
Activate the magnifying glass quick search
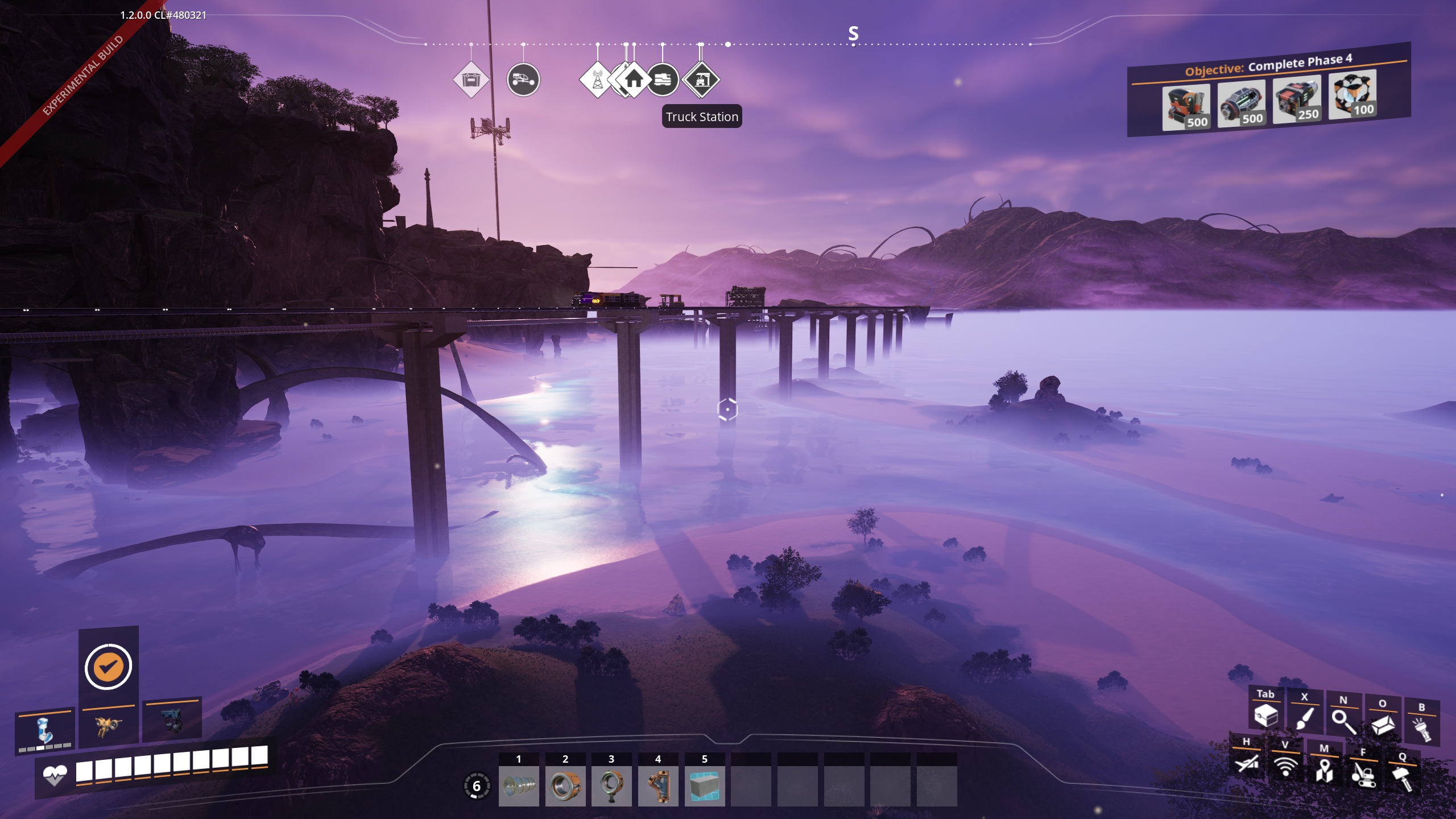[x=1343, y=721]
